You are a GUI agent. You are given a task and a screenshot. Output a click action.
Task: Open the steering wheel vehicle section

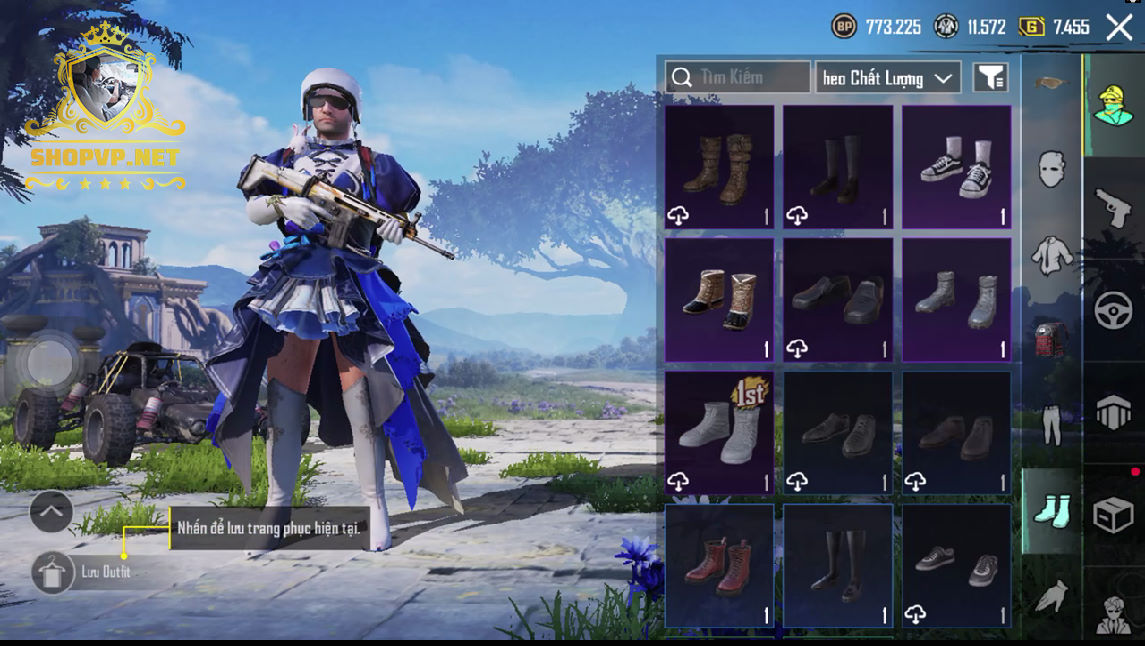pyautogui.click(x=1113, y=311)
